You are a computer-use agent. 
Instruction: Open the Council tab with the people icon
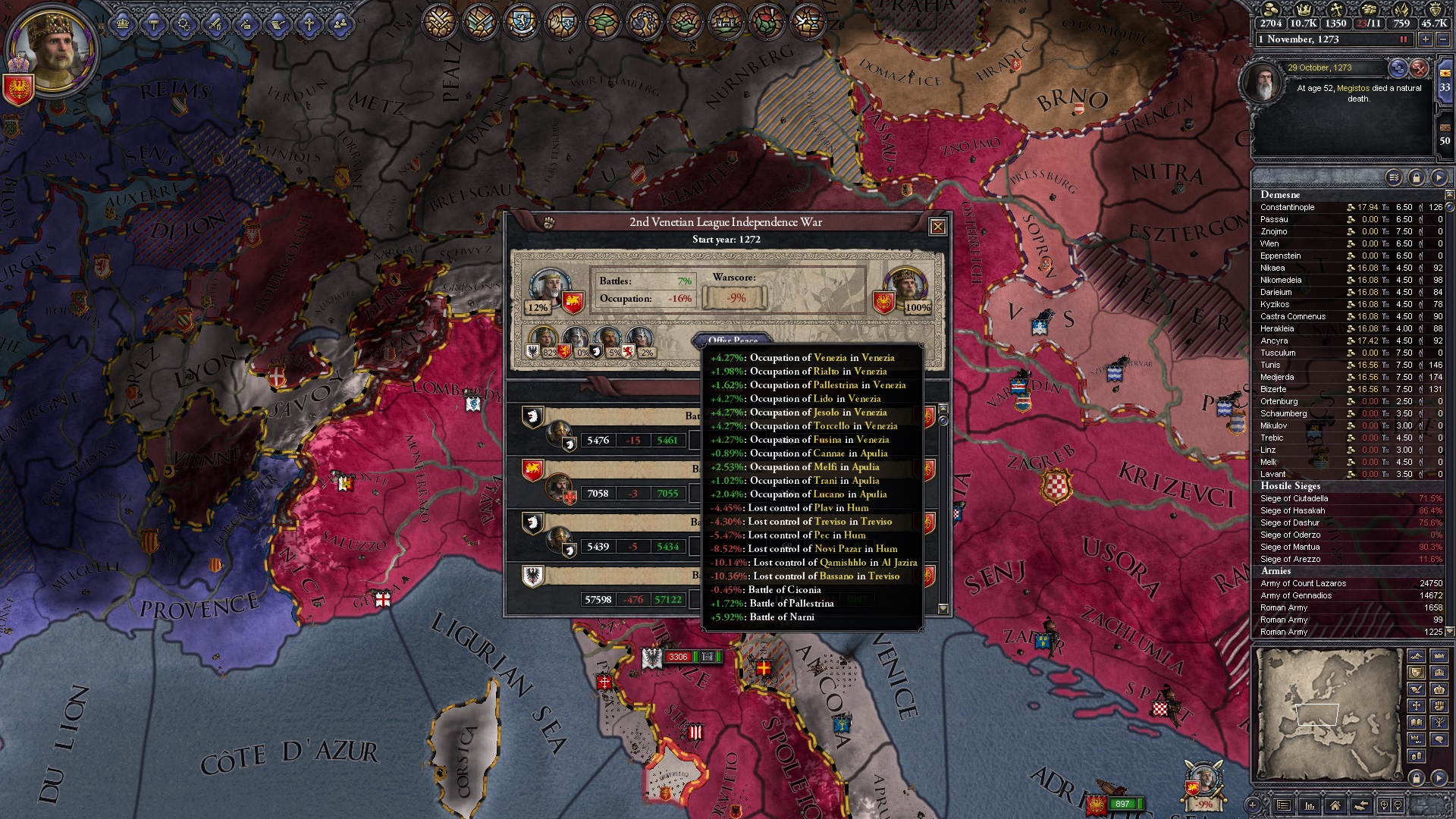(340, 24)
